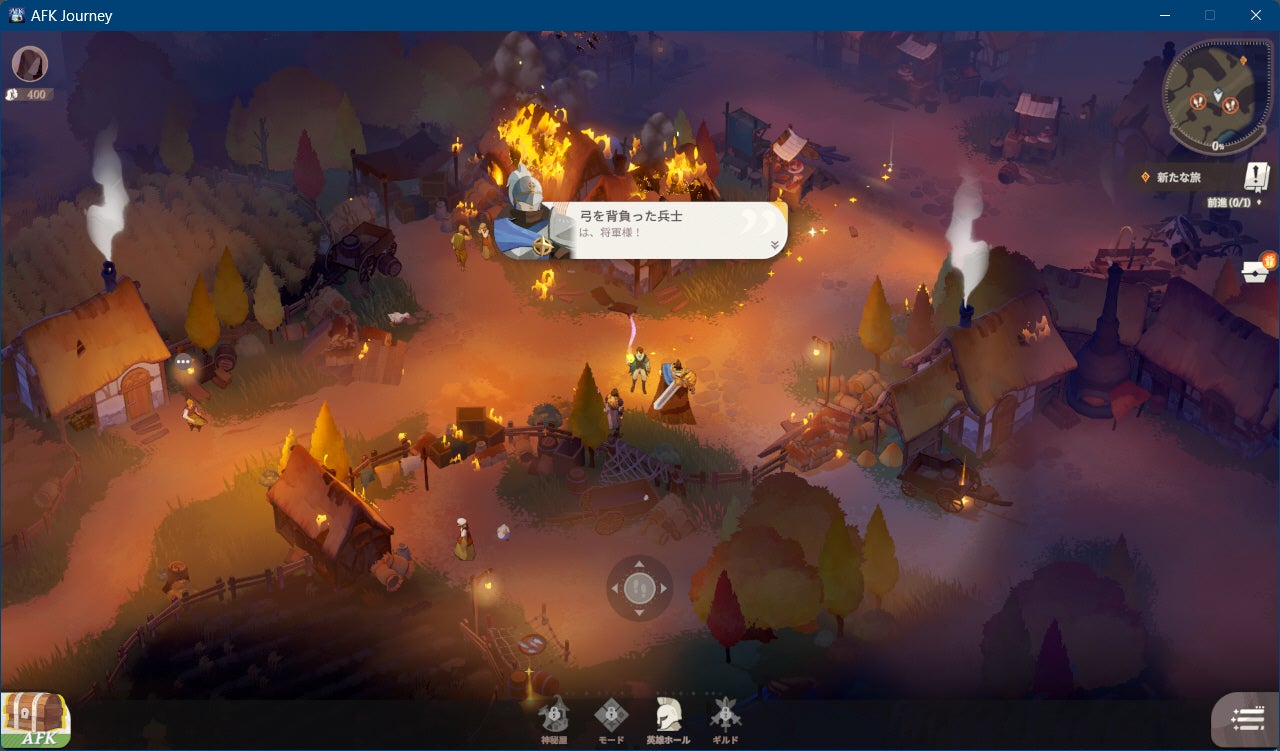Tap the virtual joystick control

click(640, 588)
